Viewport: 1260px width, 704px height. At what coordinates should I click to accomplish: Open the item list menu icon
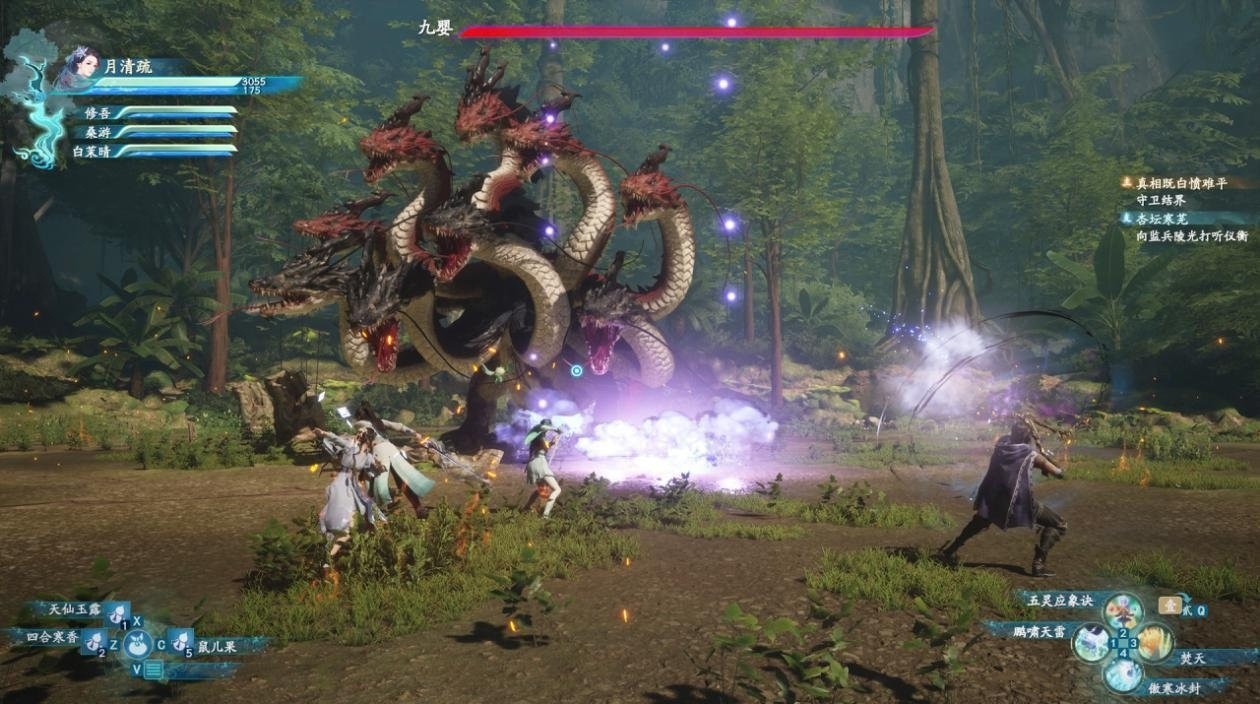(152, 670)
